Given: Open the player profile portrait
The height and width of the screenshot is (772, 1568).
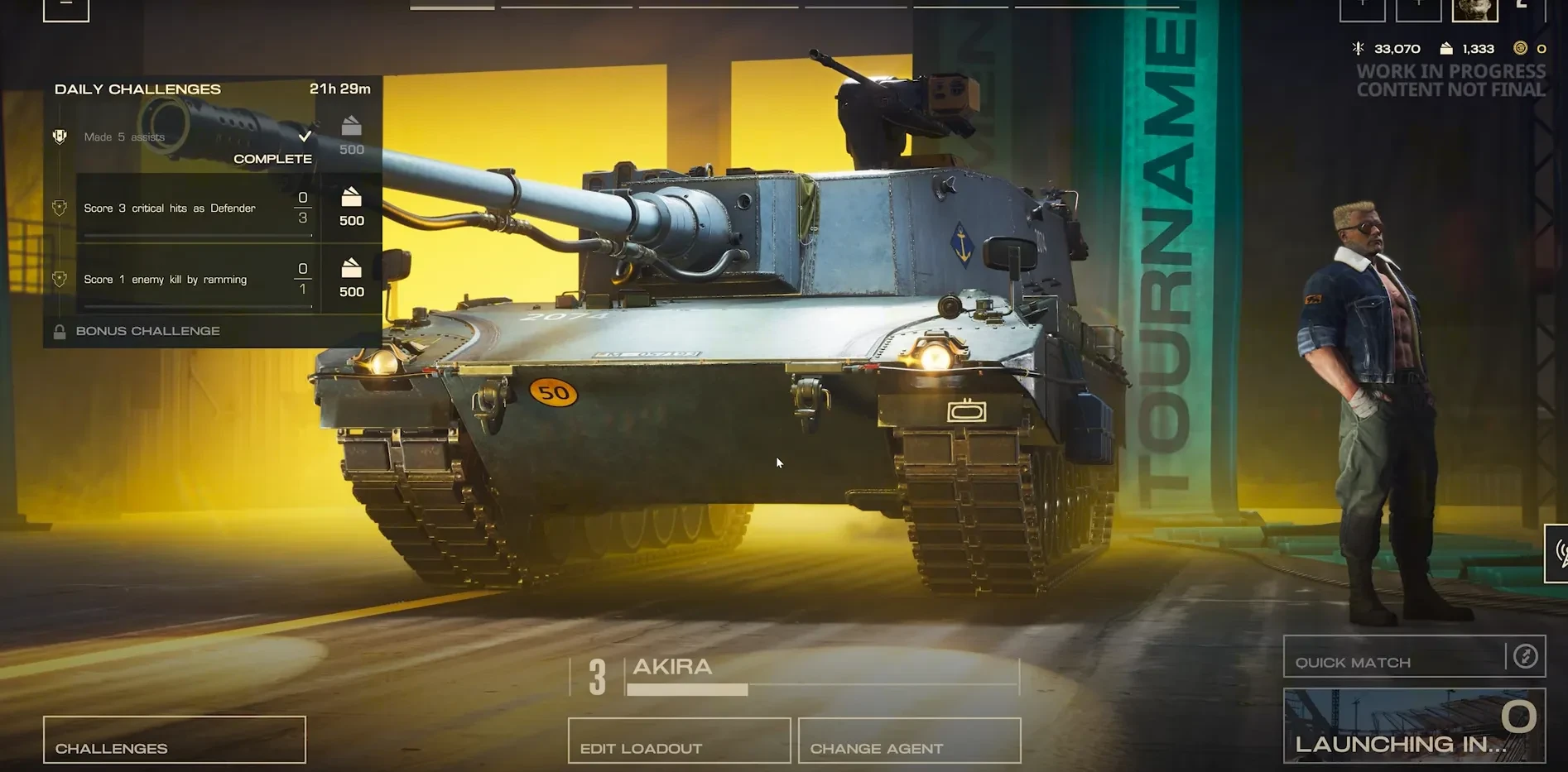Looking at the screenshot, I should 1474,10.
